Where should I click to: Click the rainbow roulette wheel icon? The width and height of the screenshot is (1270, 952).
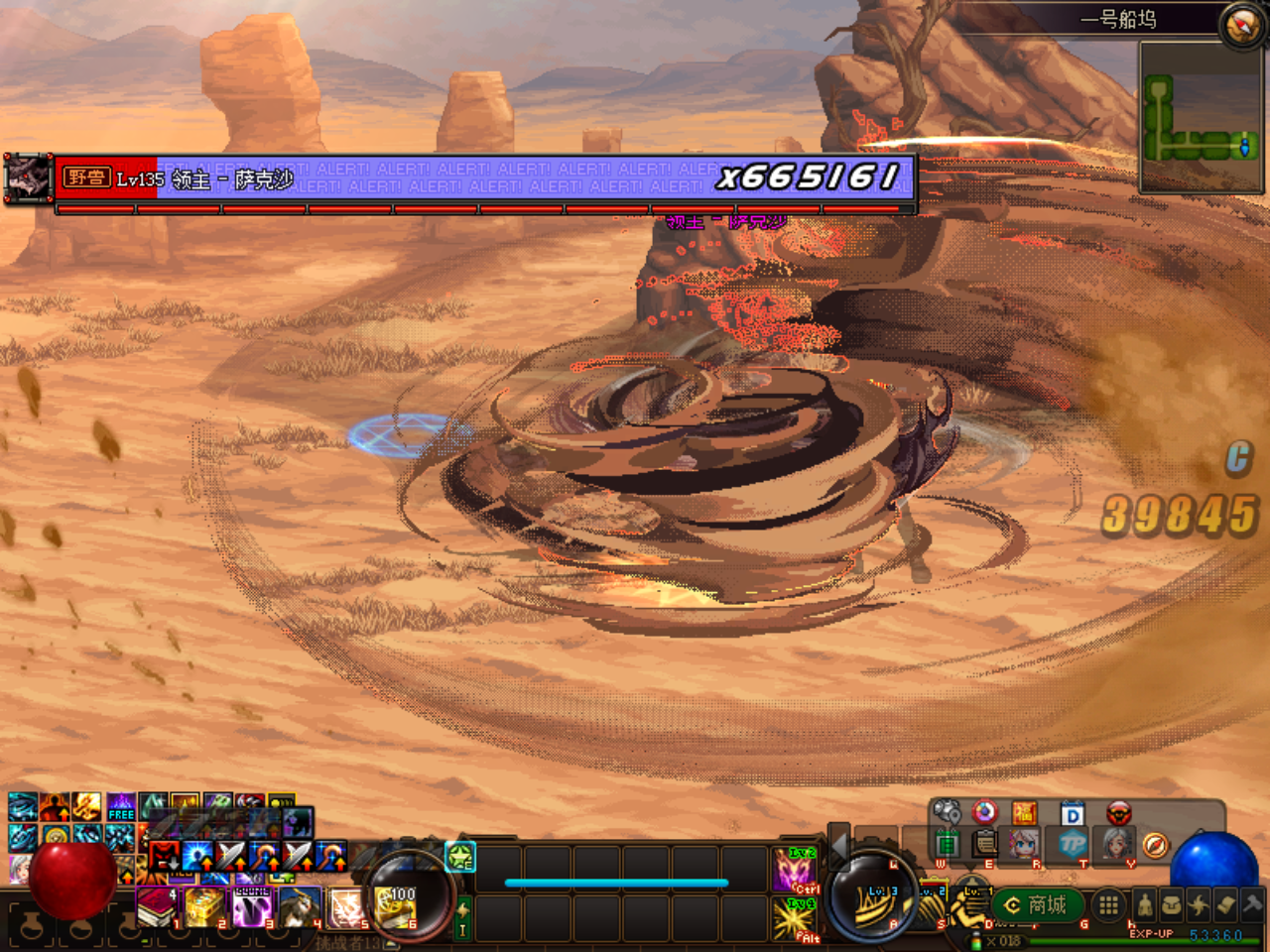click(984, 812)
